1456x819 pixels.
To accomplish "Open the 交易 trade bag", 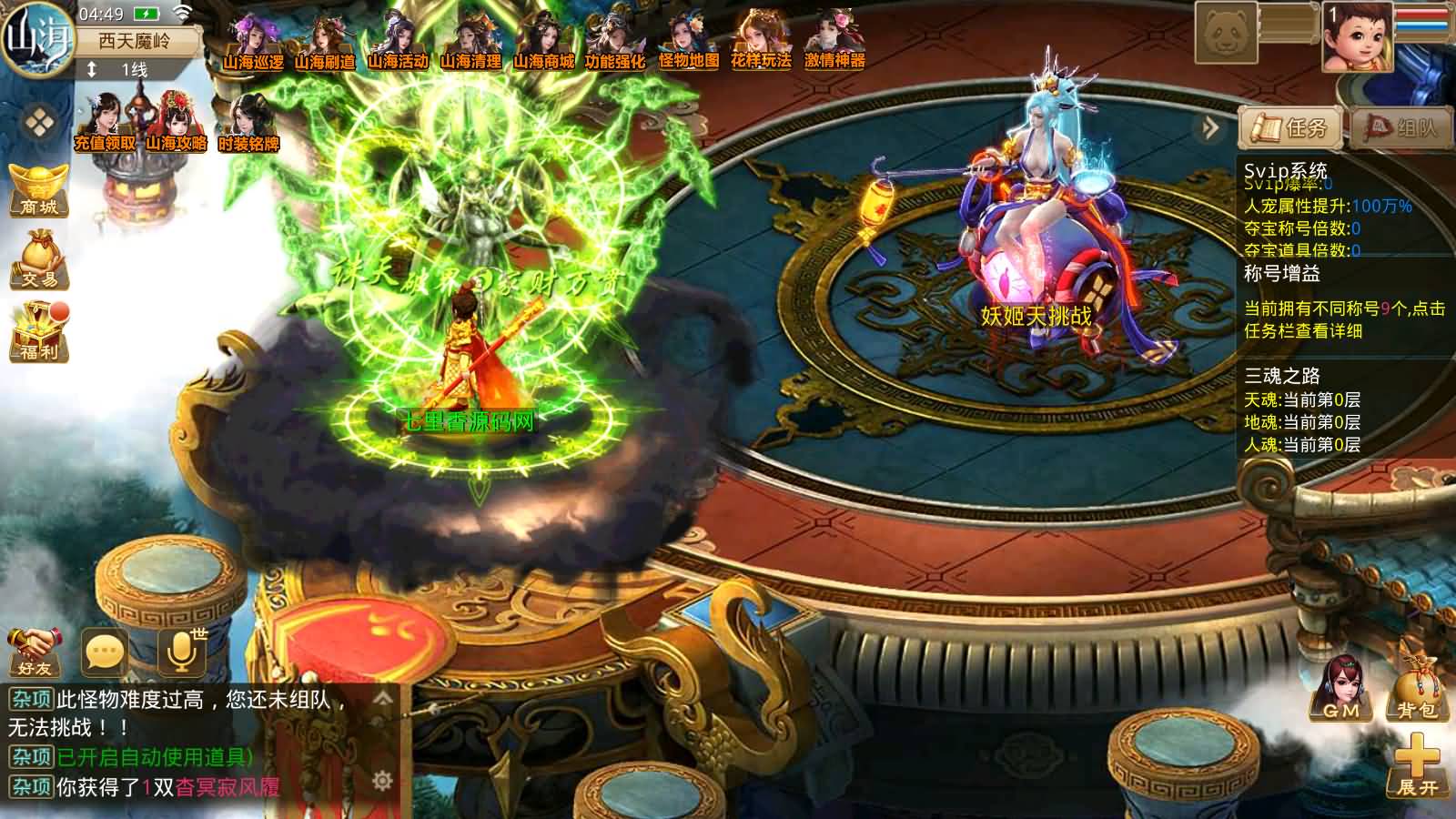I will (39, 259).
